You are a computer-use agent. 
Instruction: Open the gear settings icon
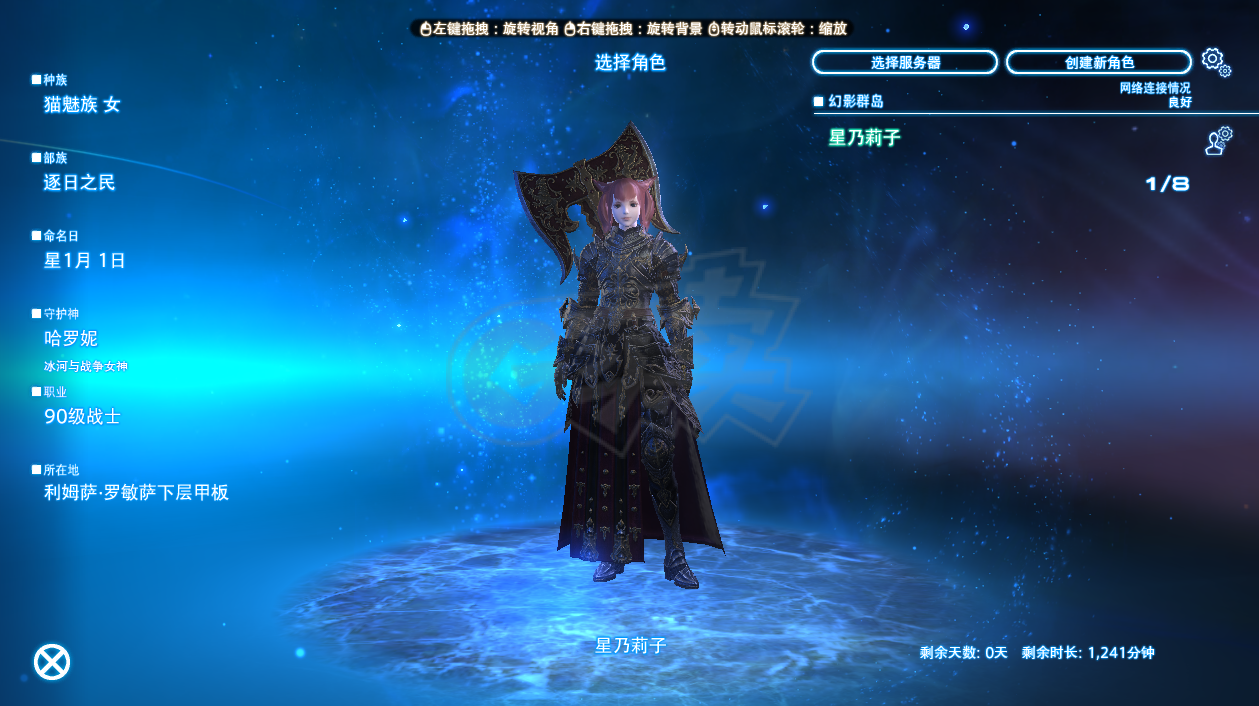point(1215,61)
